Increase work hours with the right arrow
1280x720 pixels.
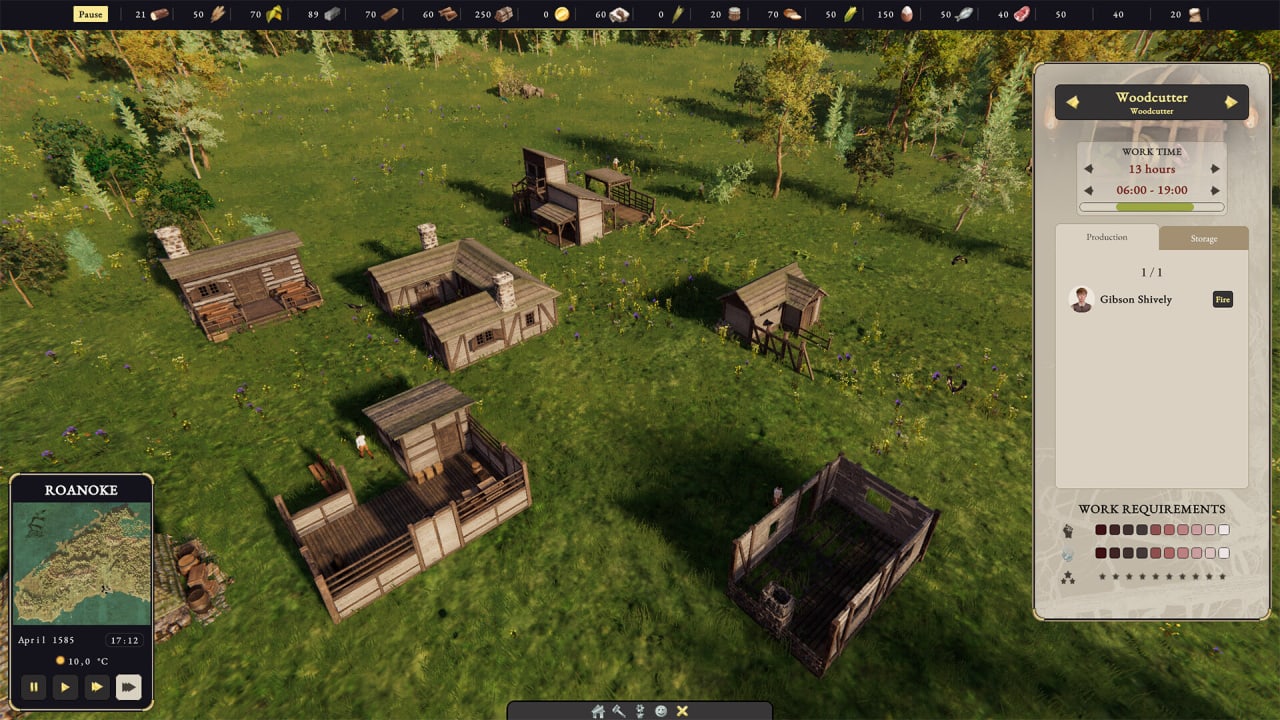click(1215, 169)
